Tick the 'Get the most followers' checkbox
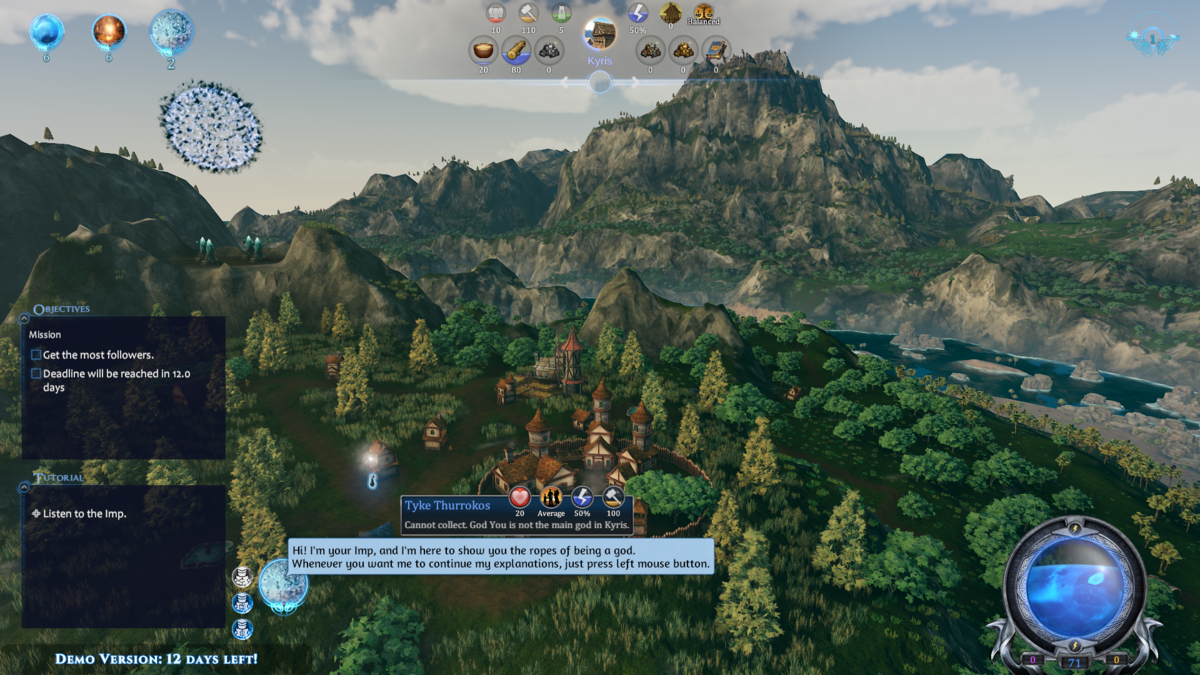 [36, 355]
